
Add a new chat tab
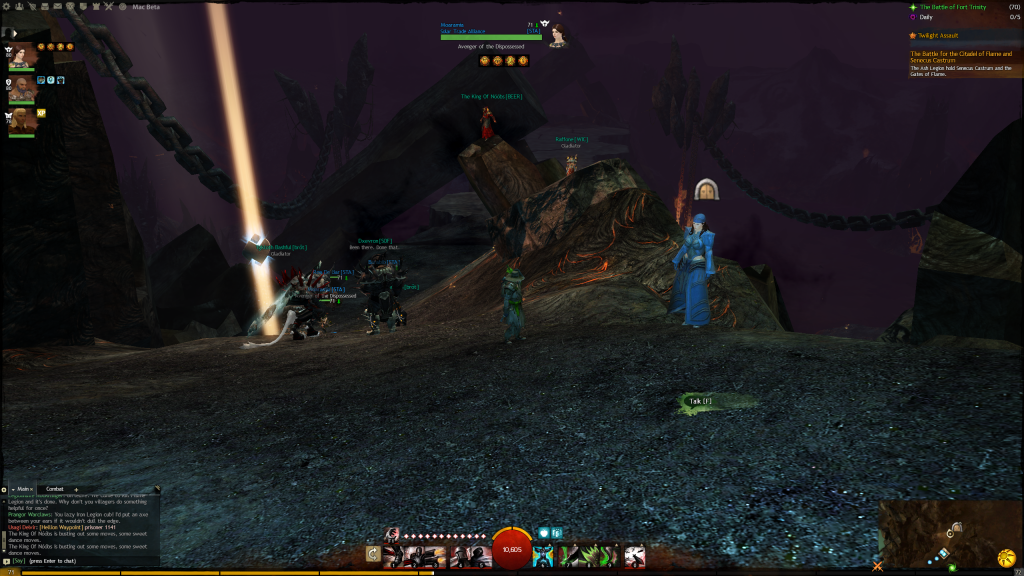(x=76, y=489)
